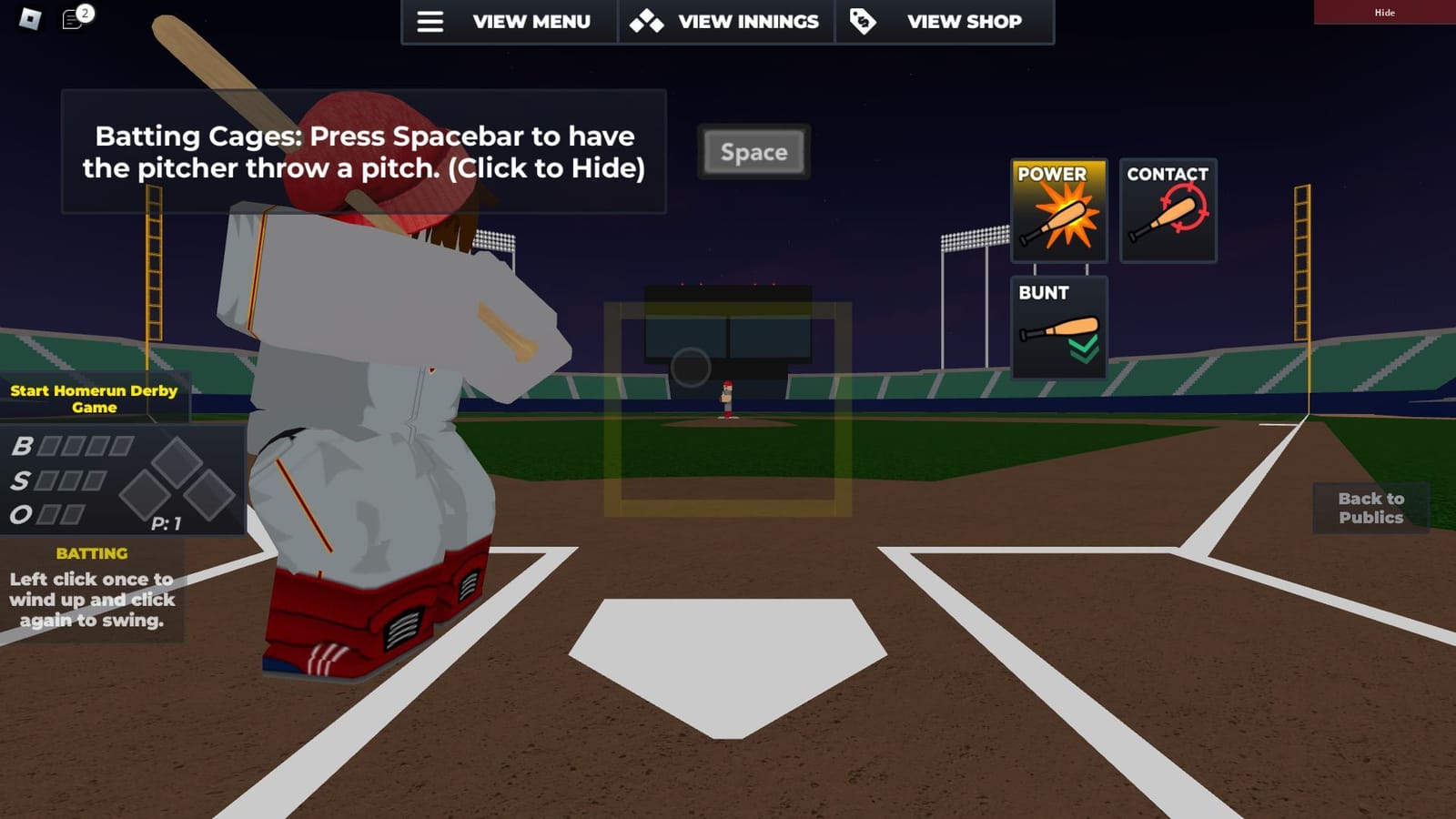
Task: Open the VIEW SHOP
Action: 963,21
